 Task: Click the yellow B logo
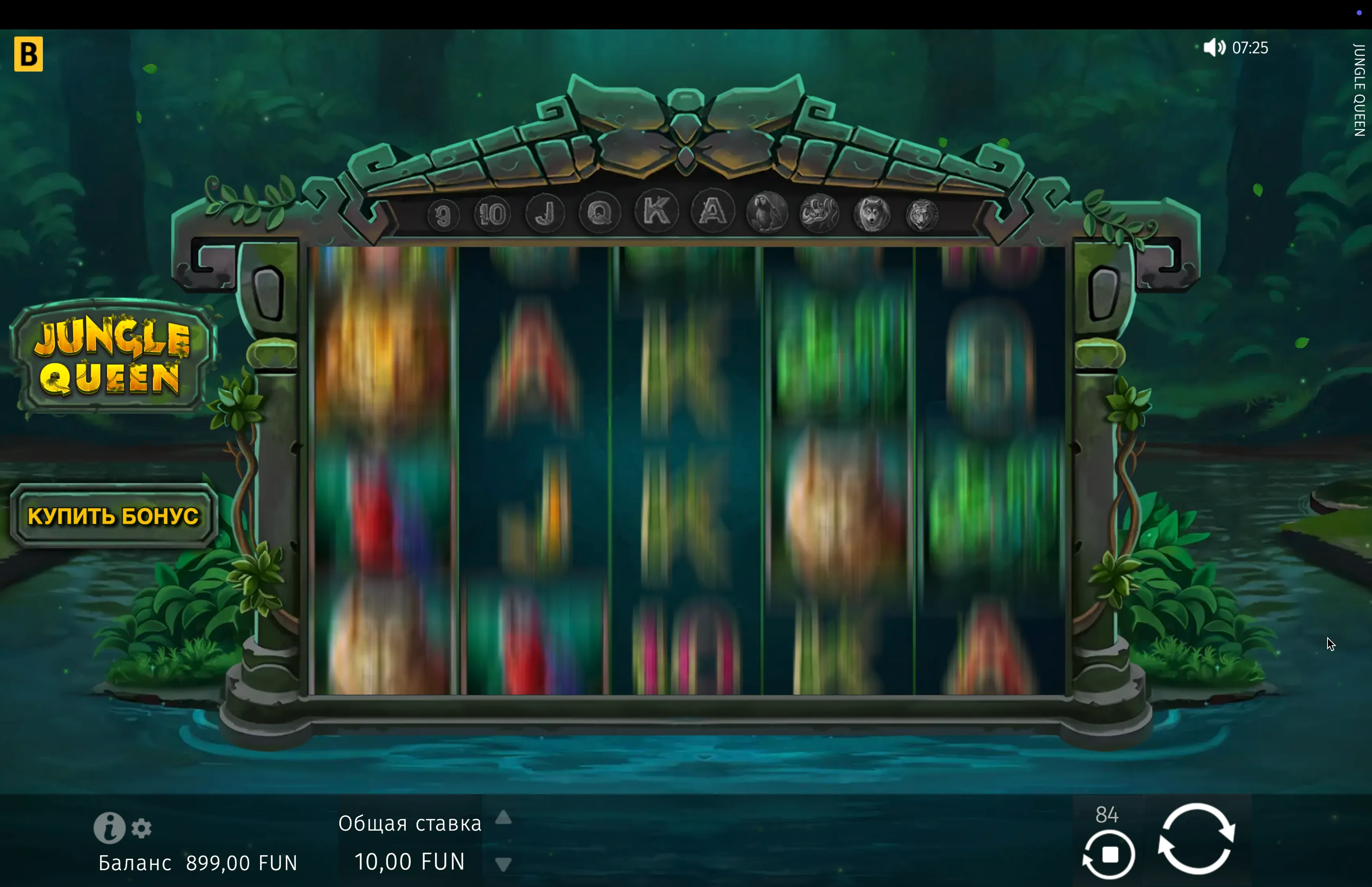tap(29, 54)
